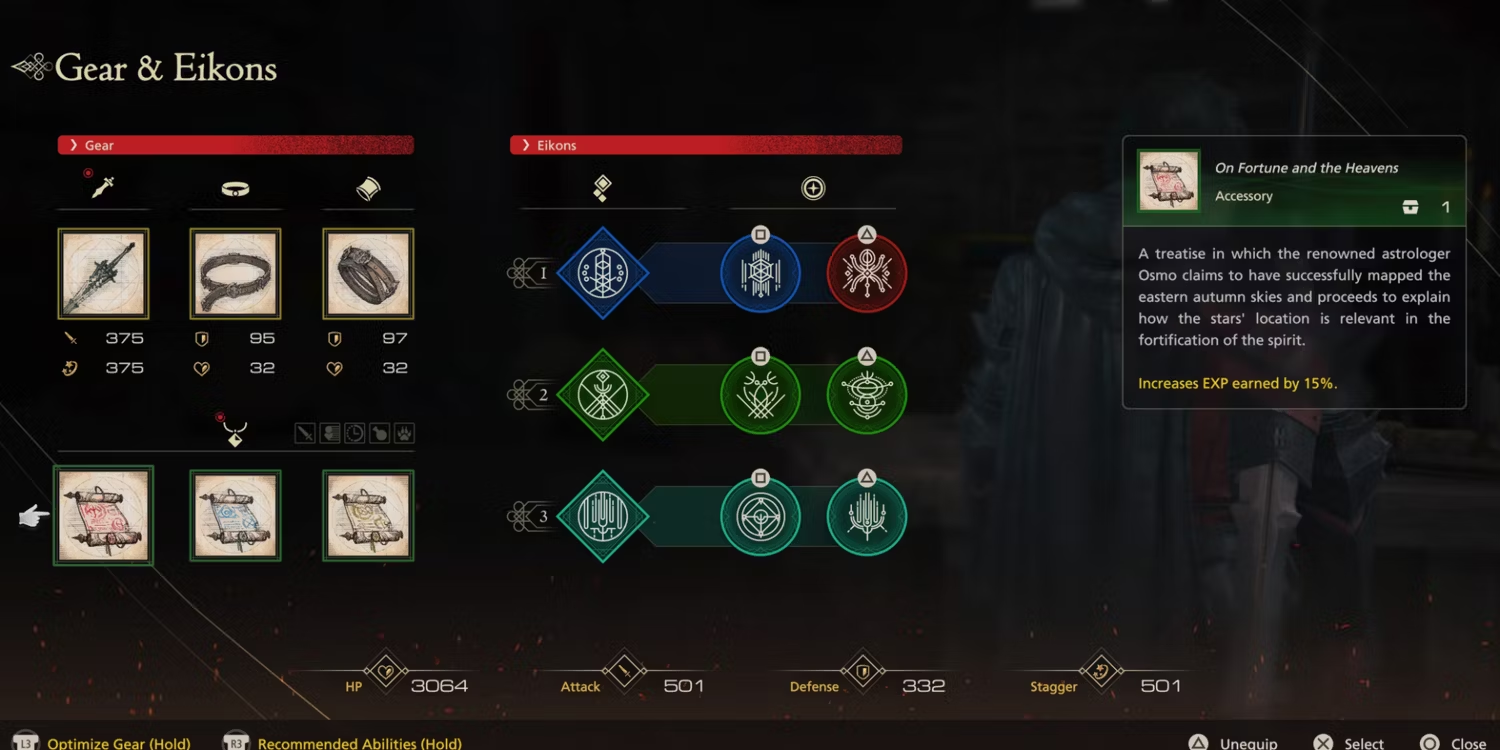Pick the blue scroll accessory slot
This screenshot has height=750, width=1500.
[235, 516]
